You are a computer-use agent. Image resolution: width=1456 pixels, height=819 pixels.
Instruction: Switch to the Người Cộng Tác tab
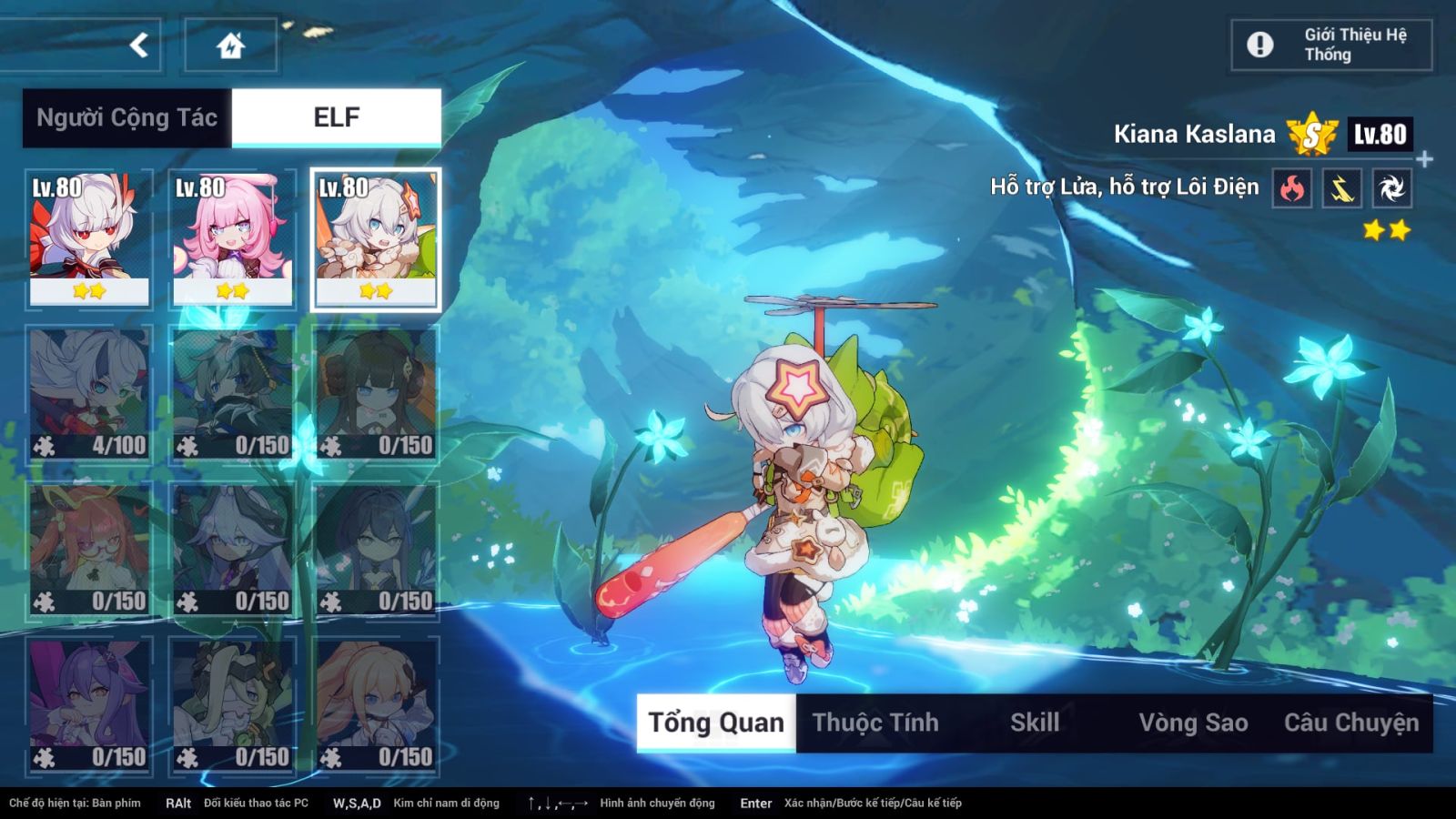click(x=127, y=117)
